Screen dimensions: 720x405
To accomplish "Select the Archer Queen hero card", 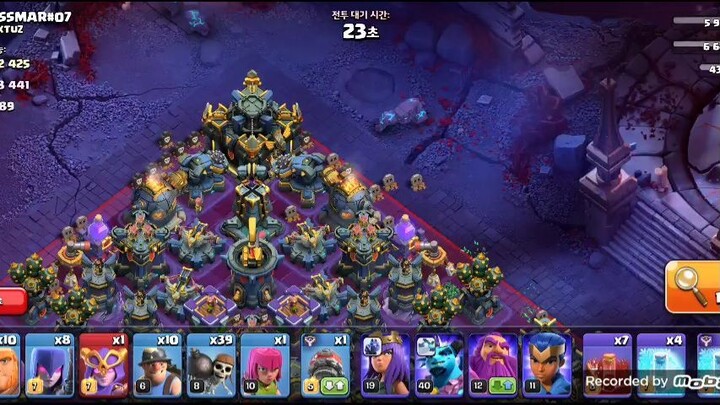I will [384, 366].
